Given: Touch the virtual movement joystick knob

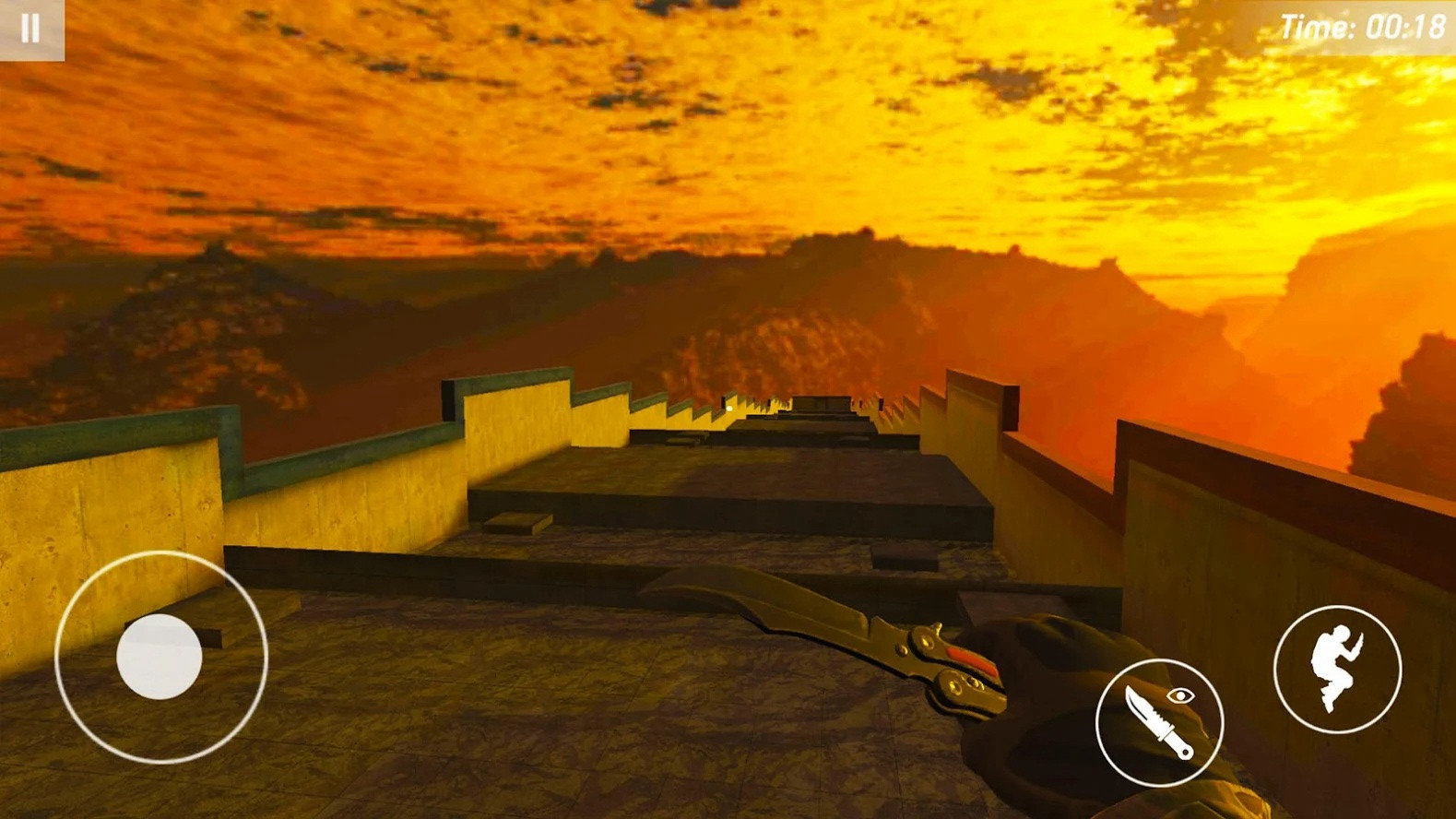Looking at the screenshot, I should click(x=160, y=656).
